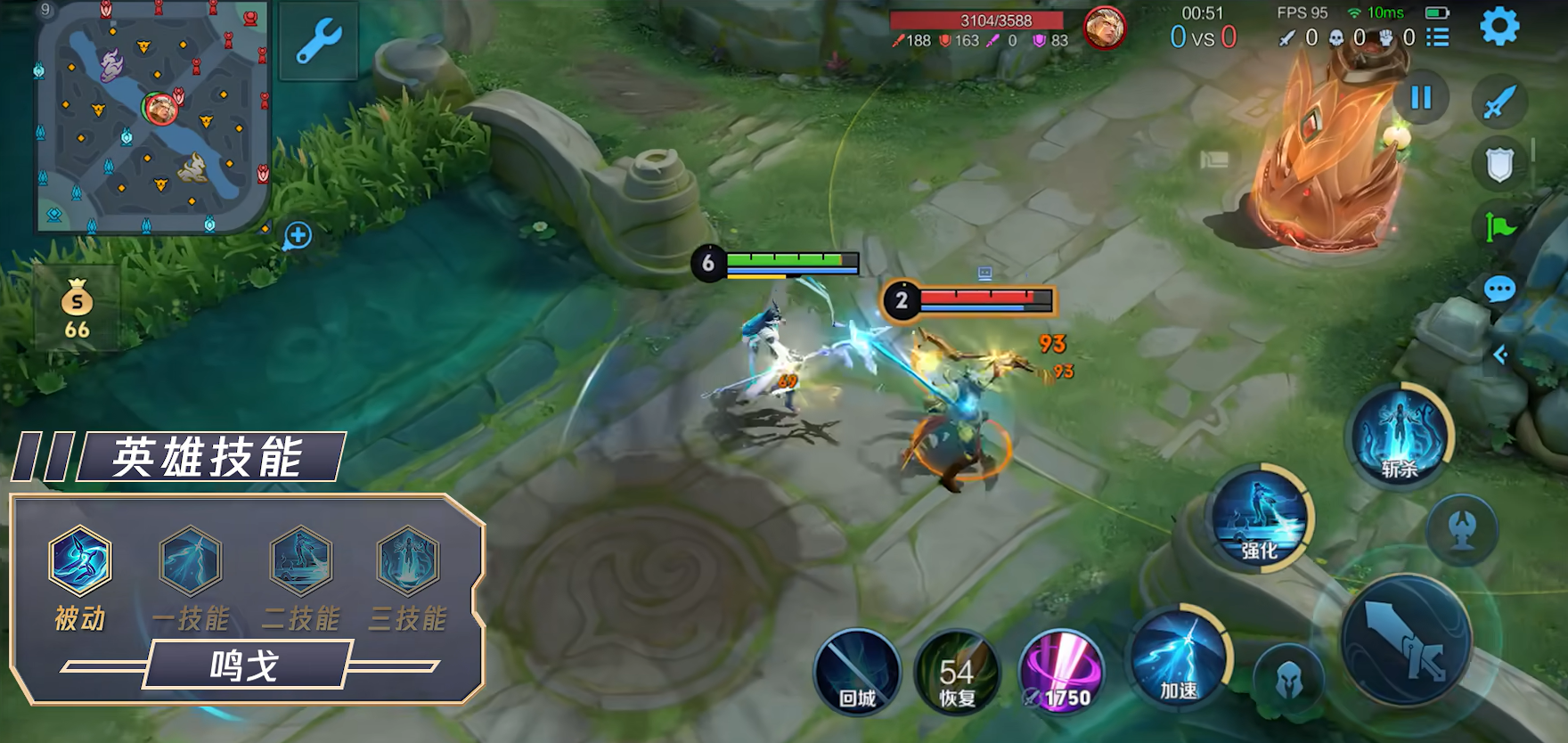Open the wrench tool button
Viewport: 1568px width, 743px height.
click(x=318, y=41)
